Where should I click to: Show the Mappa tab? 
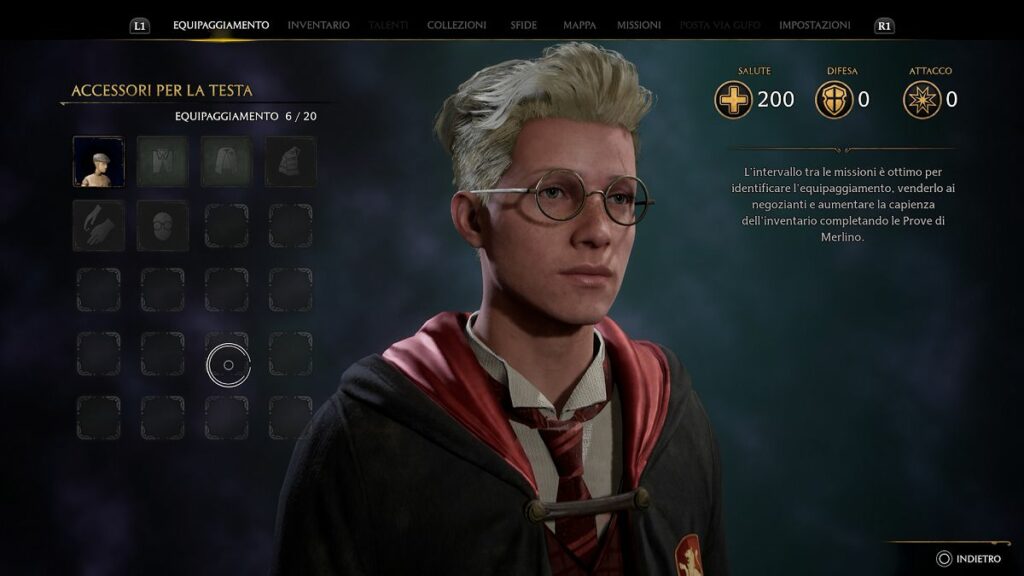tap(579, 25)
